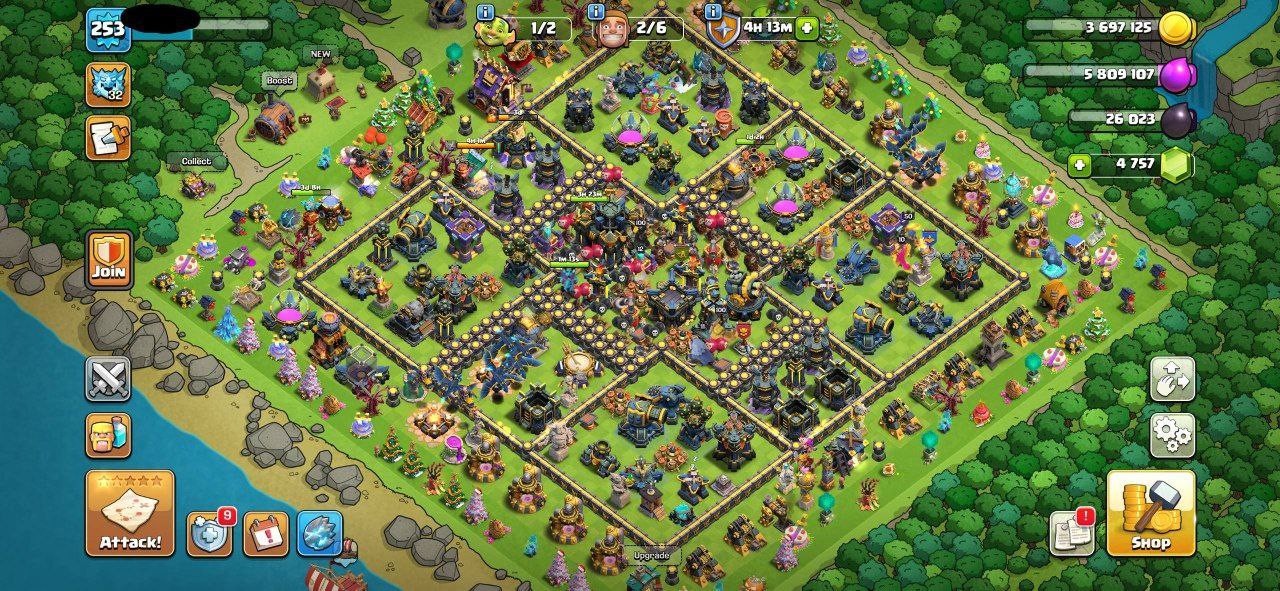The height and width of the screenshot is (591, 1280).
Task: Tap the Attack! button
Action: coord(130,514)
